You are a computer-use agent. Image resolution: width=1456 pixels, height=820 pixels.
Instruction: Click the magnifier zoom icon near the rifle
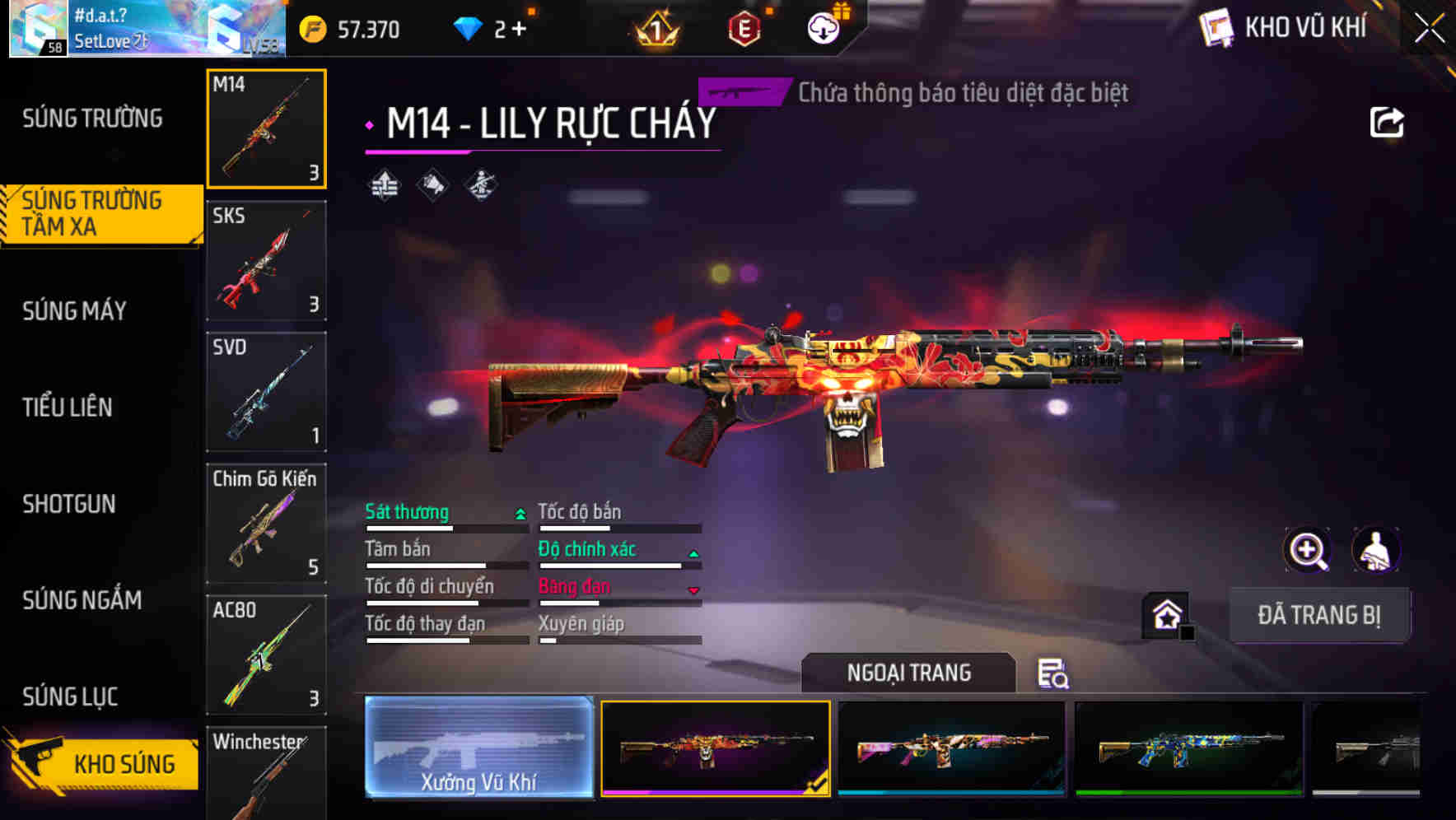(1308, 550)
